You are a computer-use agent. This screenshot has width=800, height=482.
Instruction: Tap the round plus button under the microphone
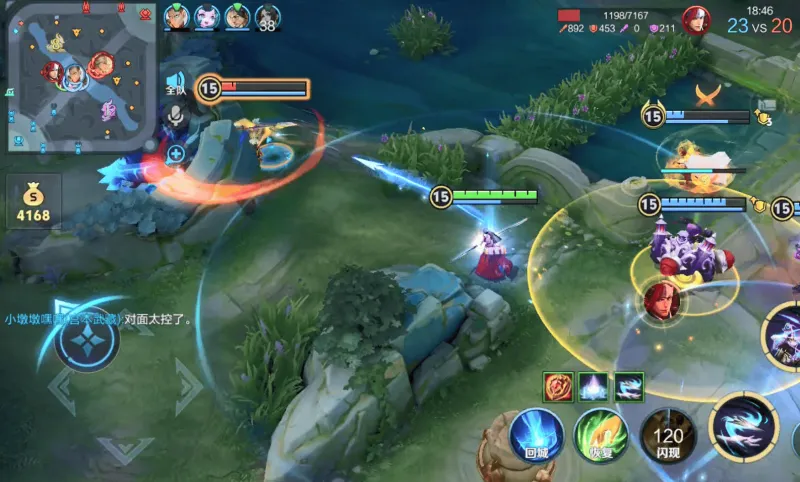tap(176, 153)
